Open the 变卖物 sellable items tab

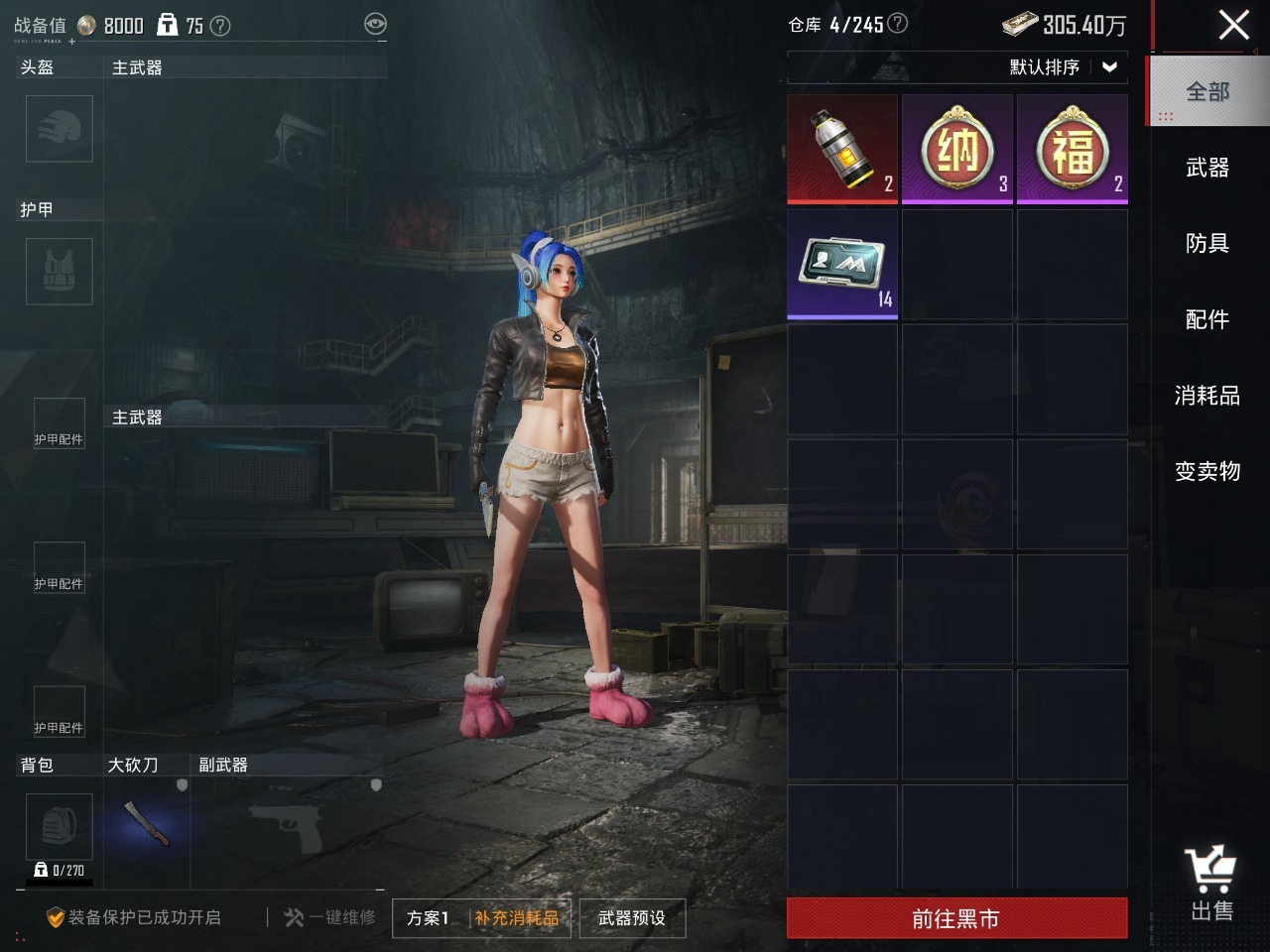coord(1207,471)
